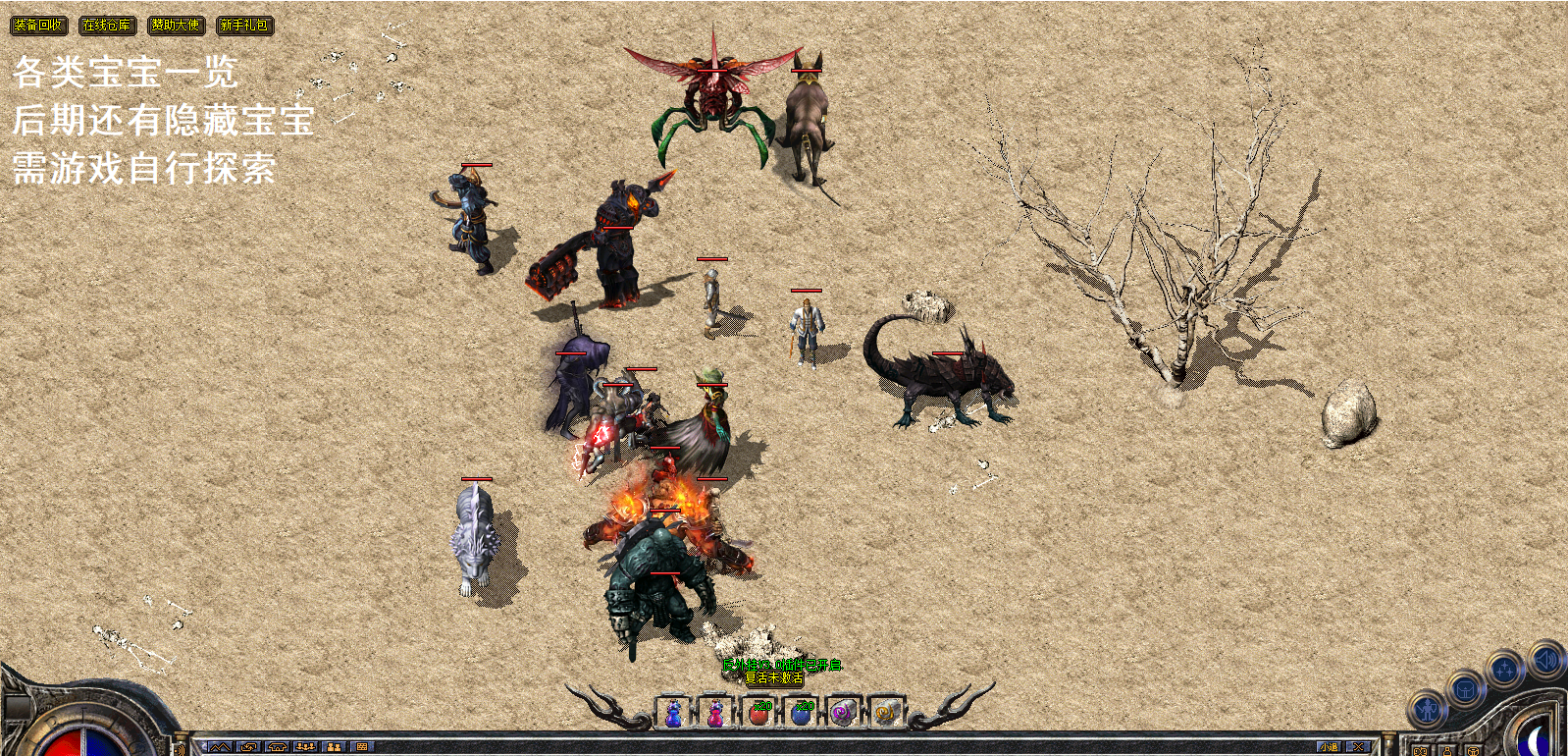Open the bag inventory round icon
This screenshot has width=1568, height=756.
1465,689
